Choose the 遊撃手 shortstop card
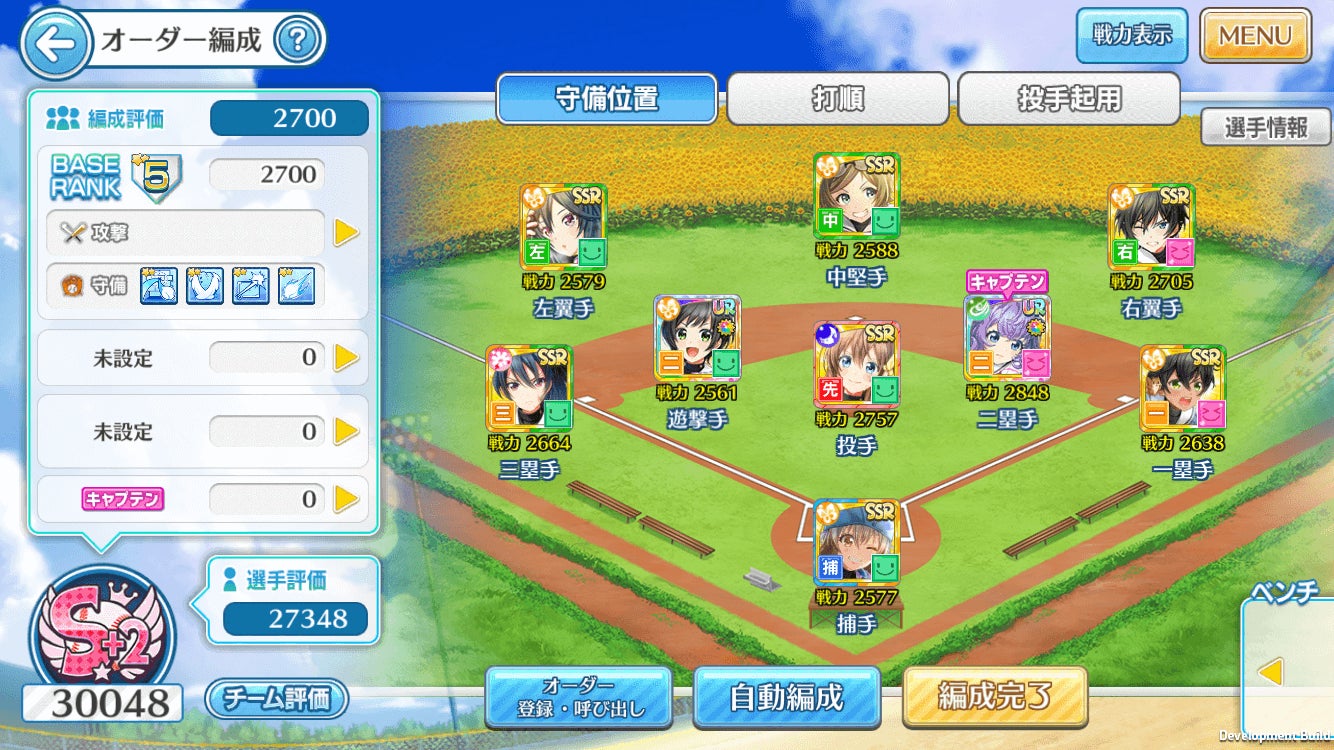Screen dimensions: 1334x750 point(697,338)
